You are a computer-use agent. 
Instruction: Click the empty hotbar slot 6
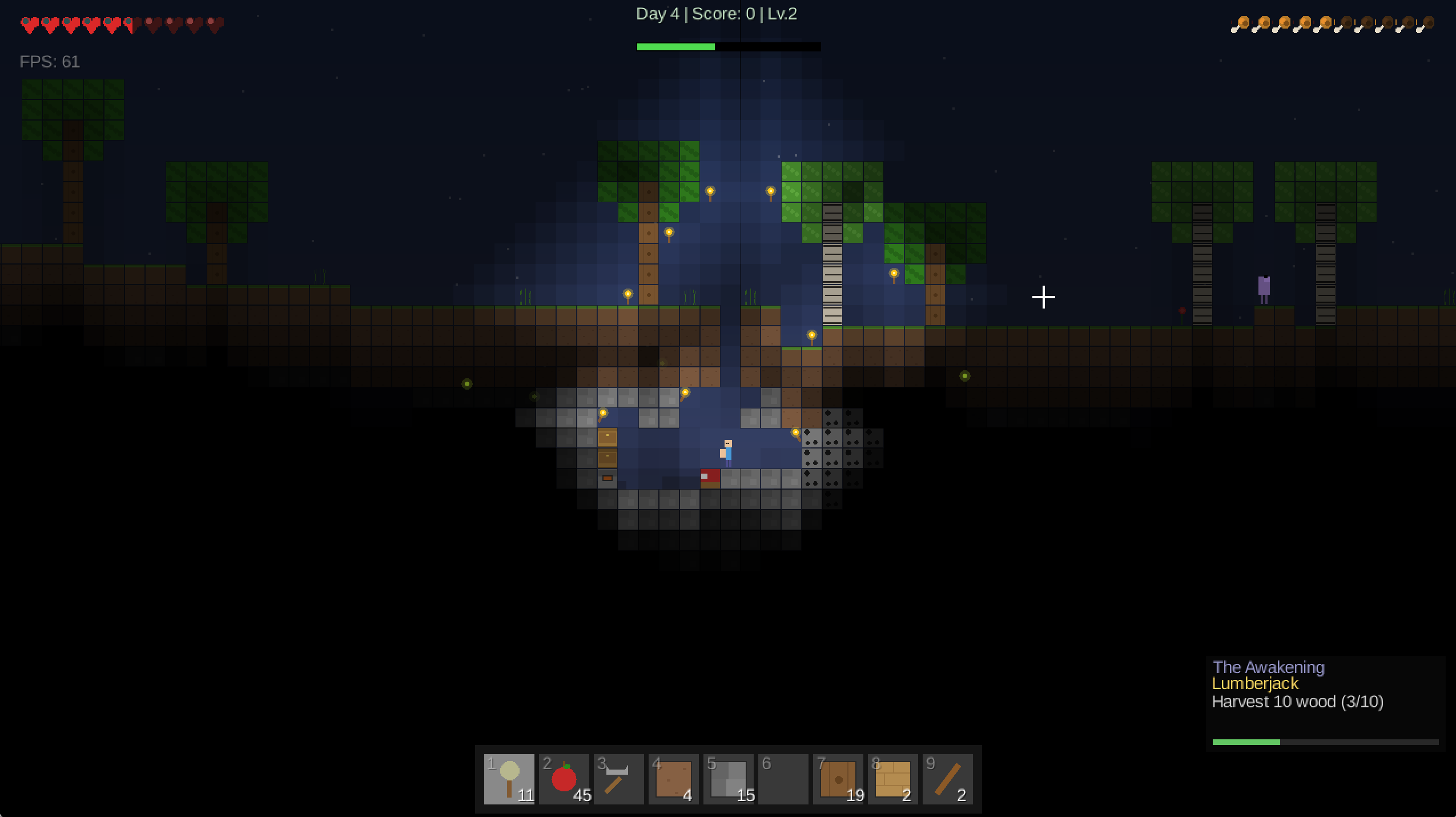(782, 779)
